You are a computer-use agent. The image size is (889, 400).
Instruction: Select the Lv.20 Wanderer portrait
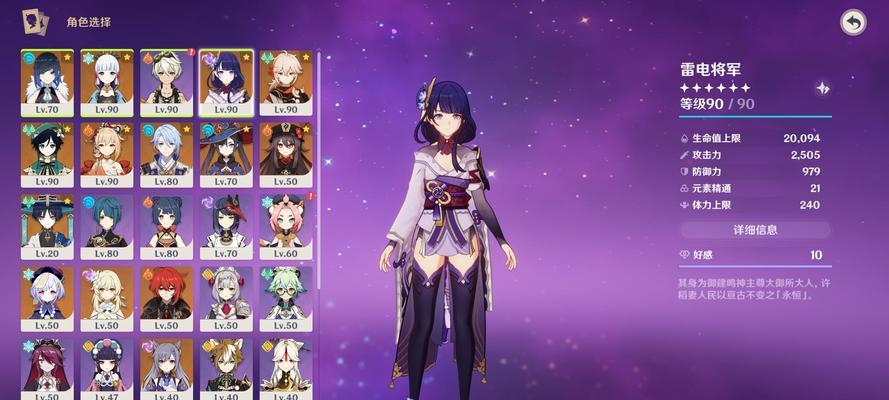pos(47,226)
